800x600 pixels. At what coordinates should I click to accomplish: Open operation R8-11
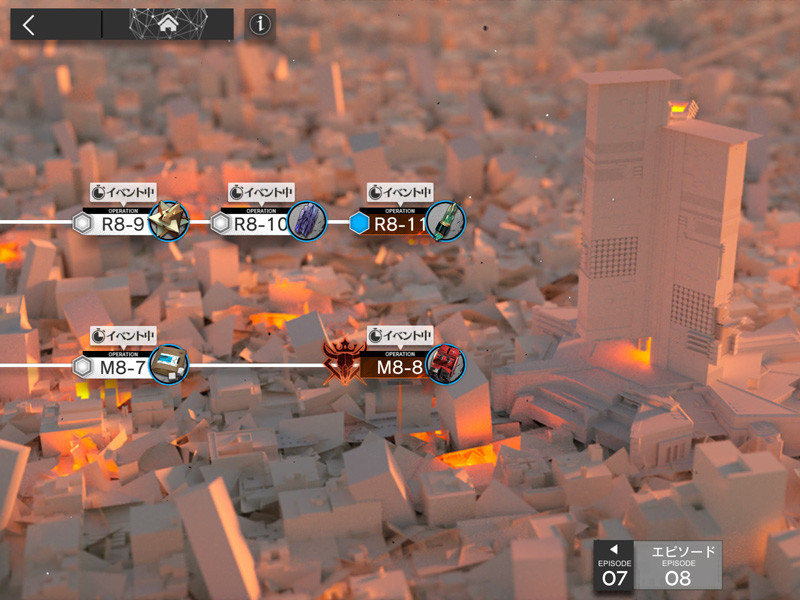[402, 223]
